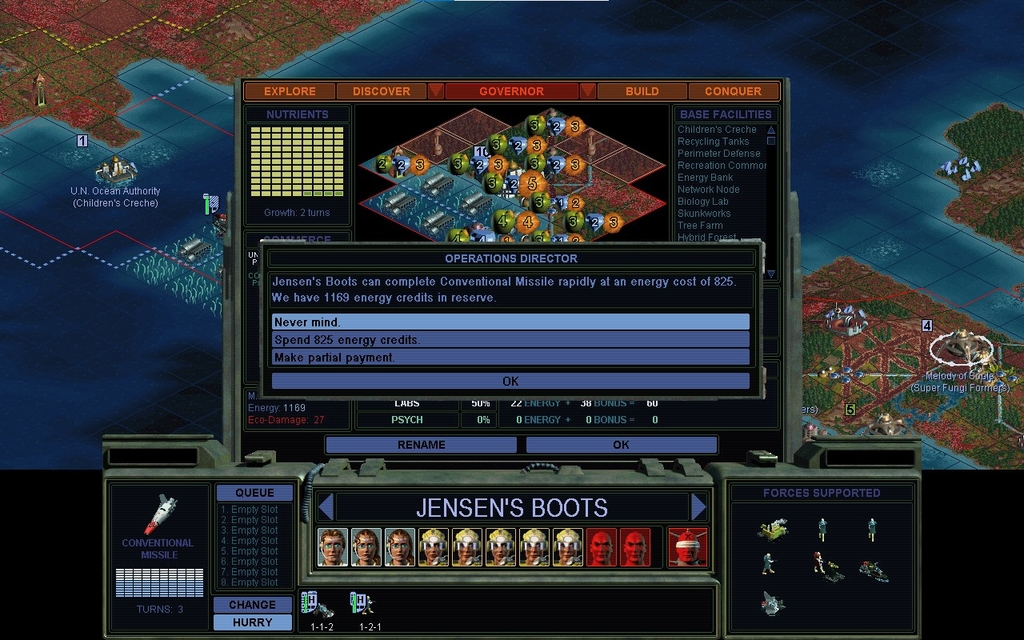The width and height of the screenshot is (1024, 640).
Task: Open the Explore governor priority
Action: coord(290,91)
